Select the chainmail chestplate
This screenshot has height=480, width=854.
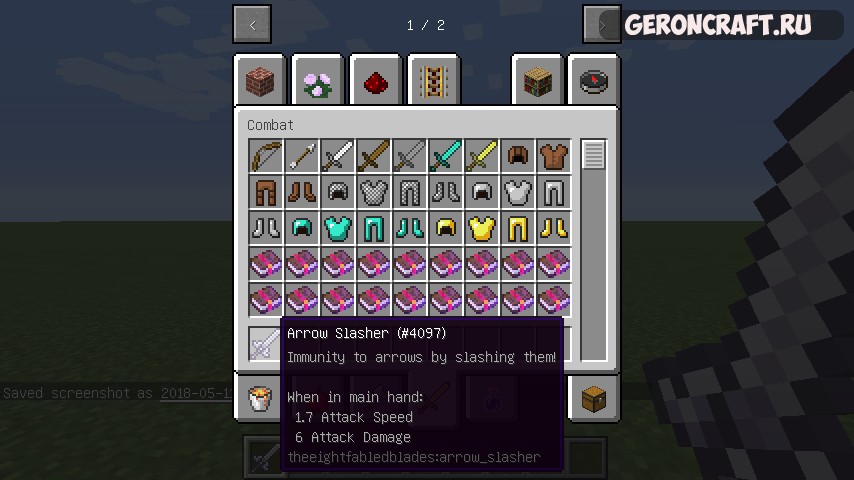pyautogui.click(x=375, y=192)
